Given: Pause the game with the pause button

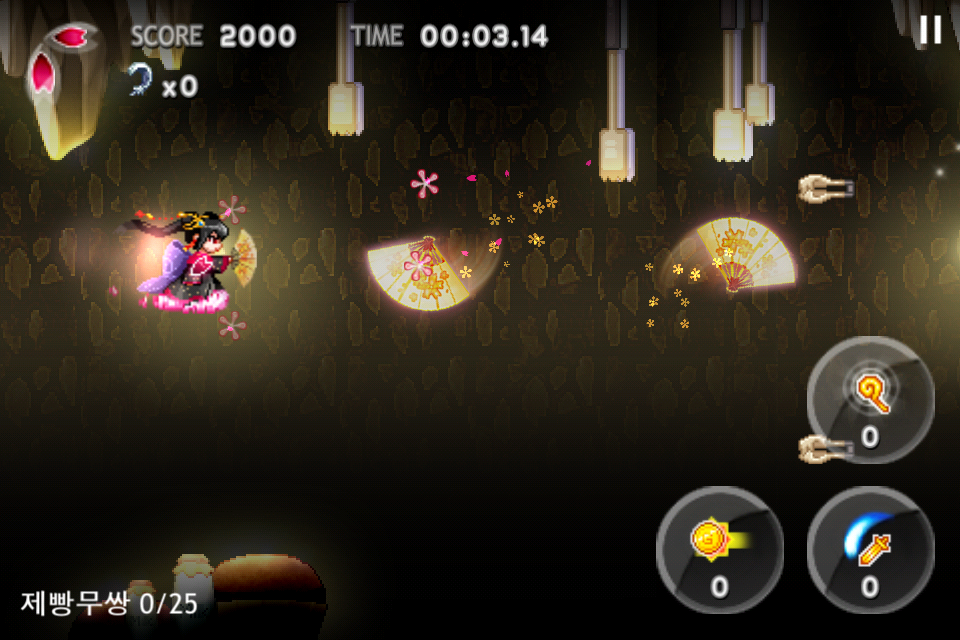Looking at the screenshot, I should pyautogui.click(x=930, y=30).
